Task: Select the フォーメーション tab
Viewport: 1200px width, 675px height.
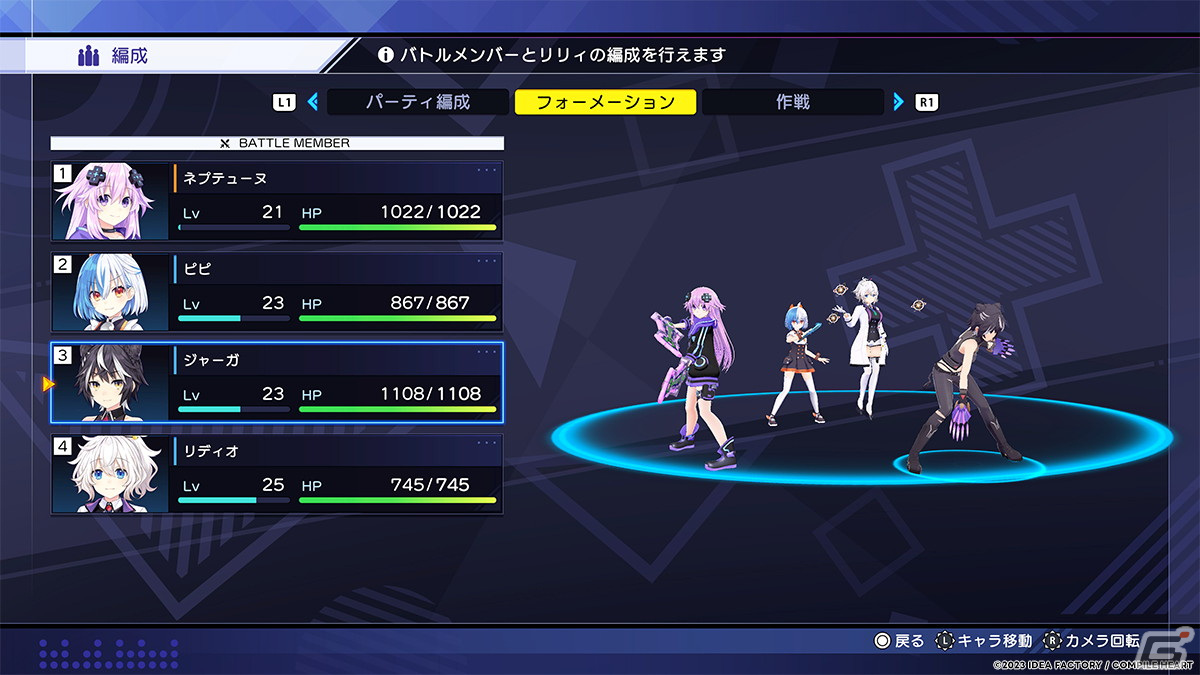Action: point(605,102)
